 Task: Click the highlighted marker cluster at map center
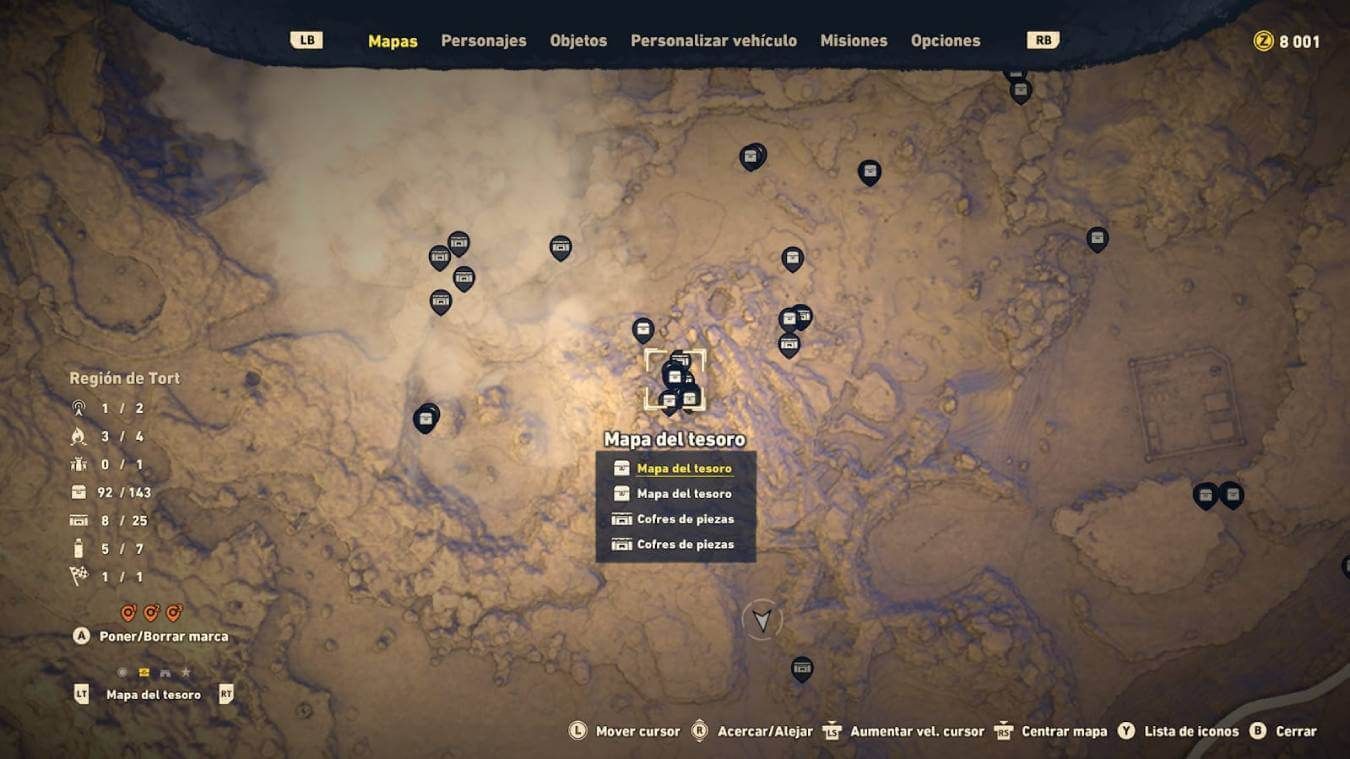[675, 380]
